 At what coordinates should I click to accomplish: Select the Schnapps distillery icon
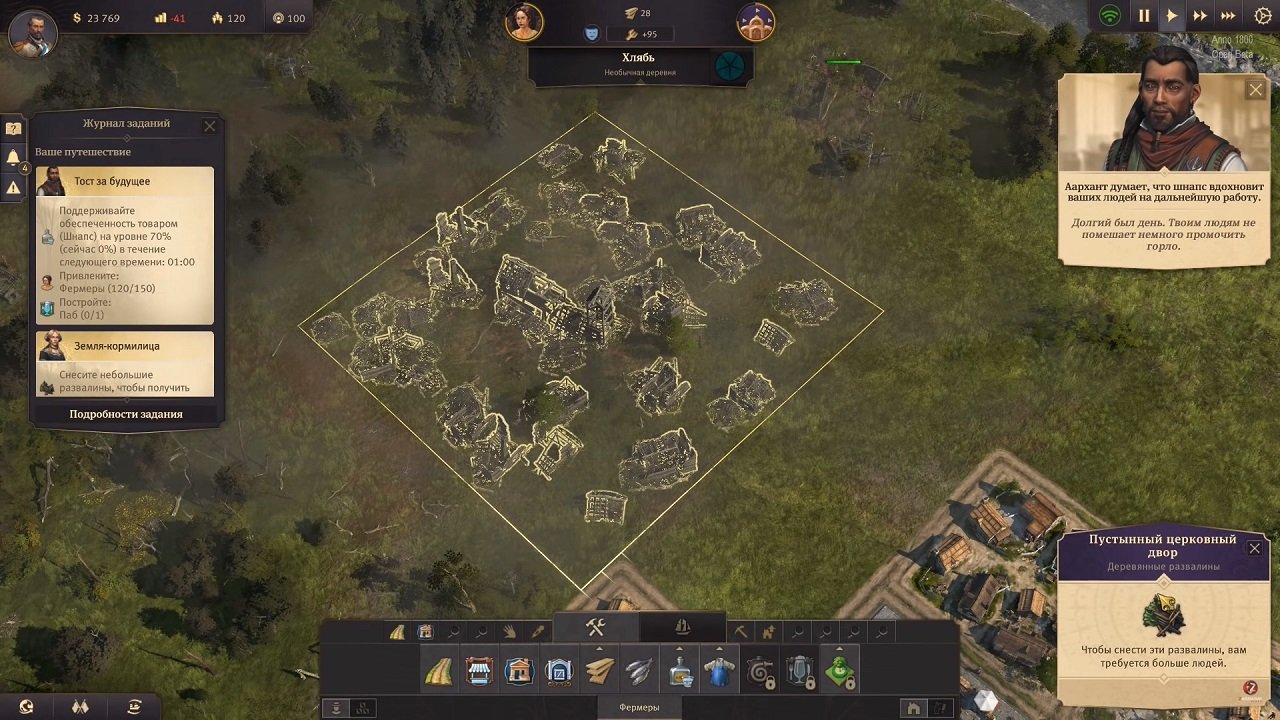[678, 672]
